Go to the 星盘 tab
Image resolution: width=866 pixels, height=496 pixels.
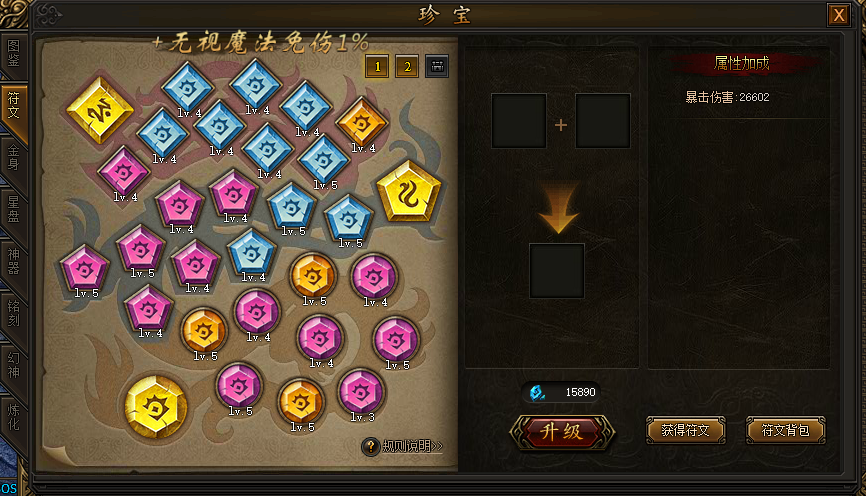pyautogui.click(x=13, y=208)
